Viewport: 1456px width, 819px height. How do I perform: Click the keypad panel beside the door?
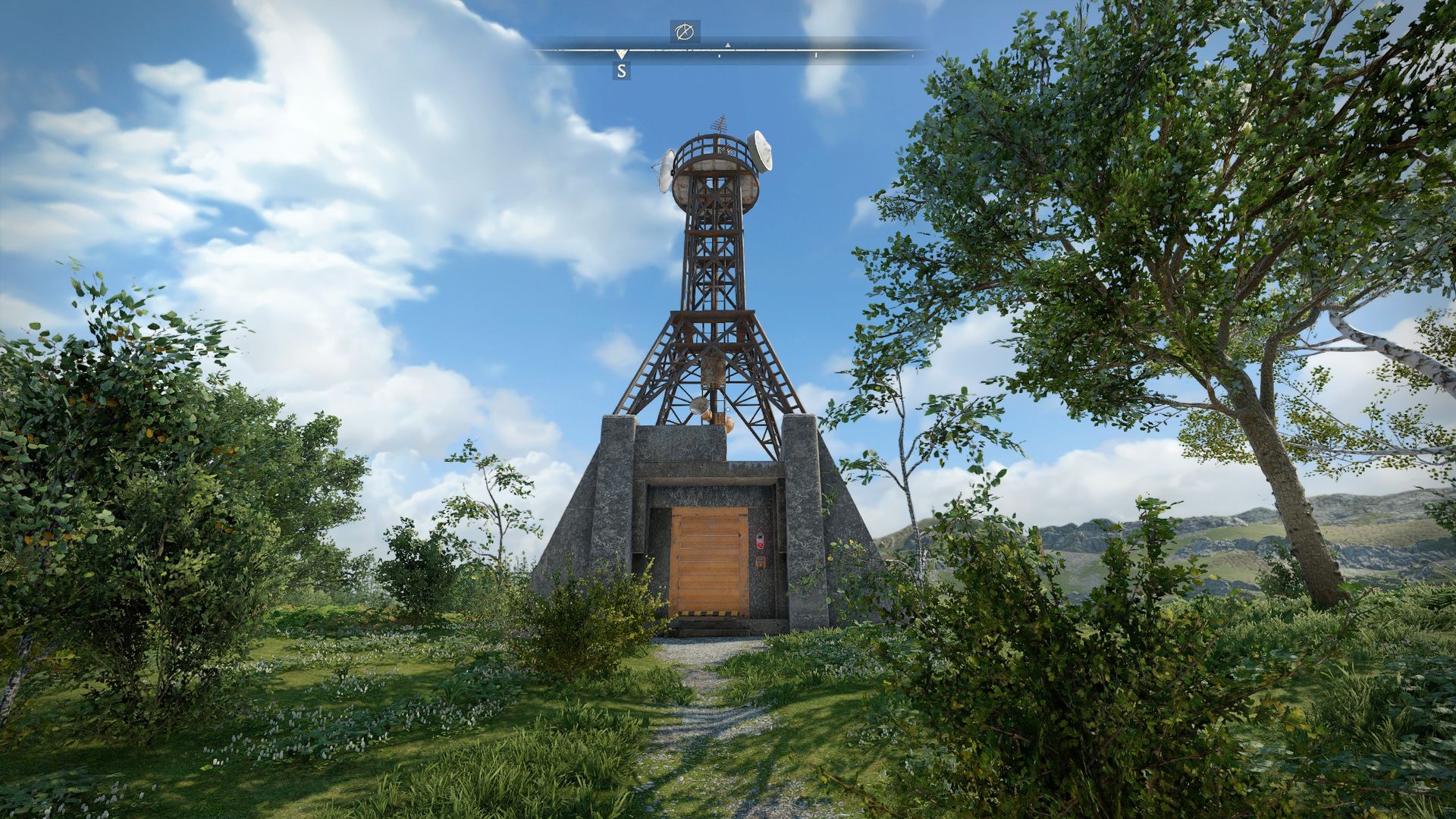760,540
